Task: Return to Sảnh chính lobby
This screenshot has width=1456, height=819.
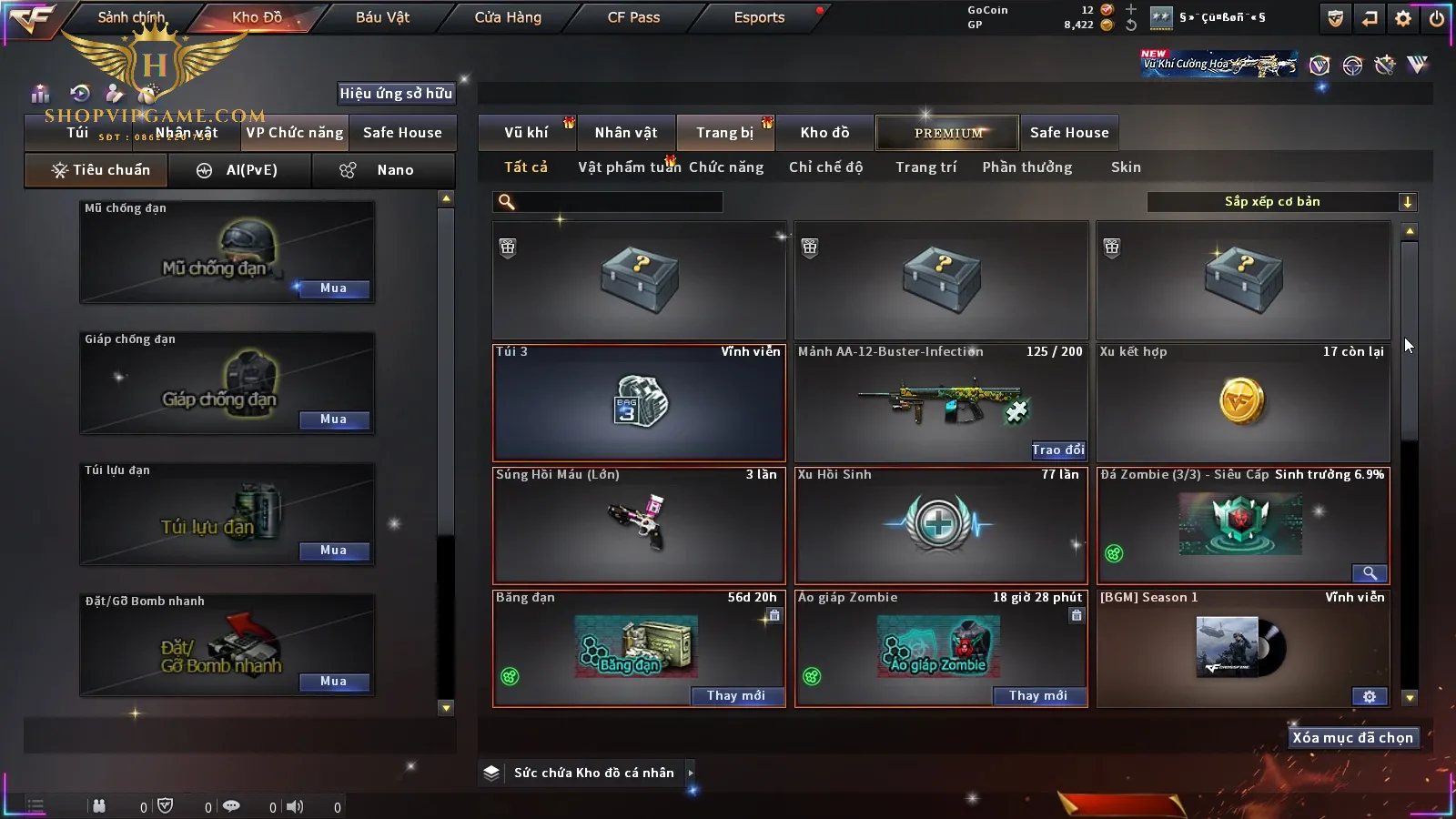Action: pos(131,17)
